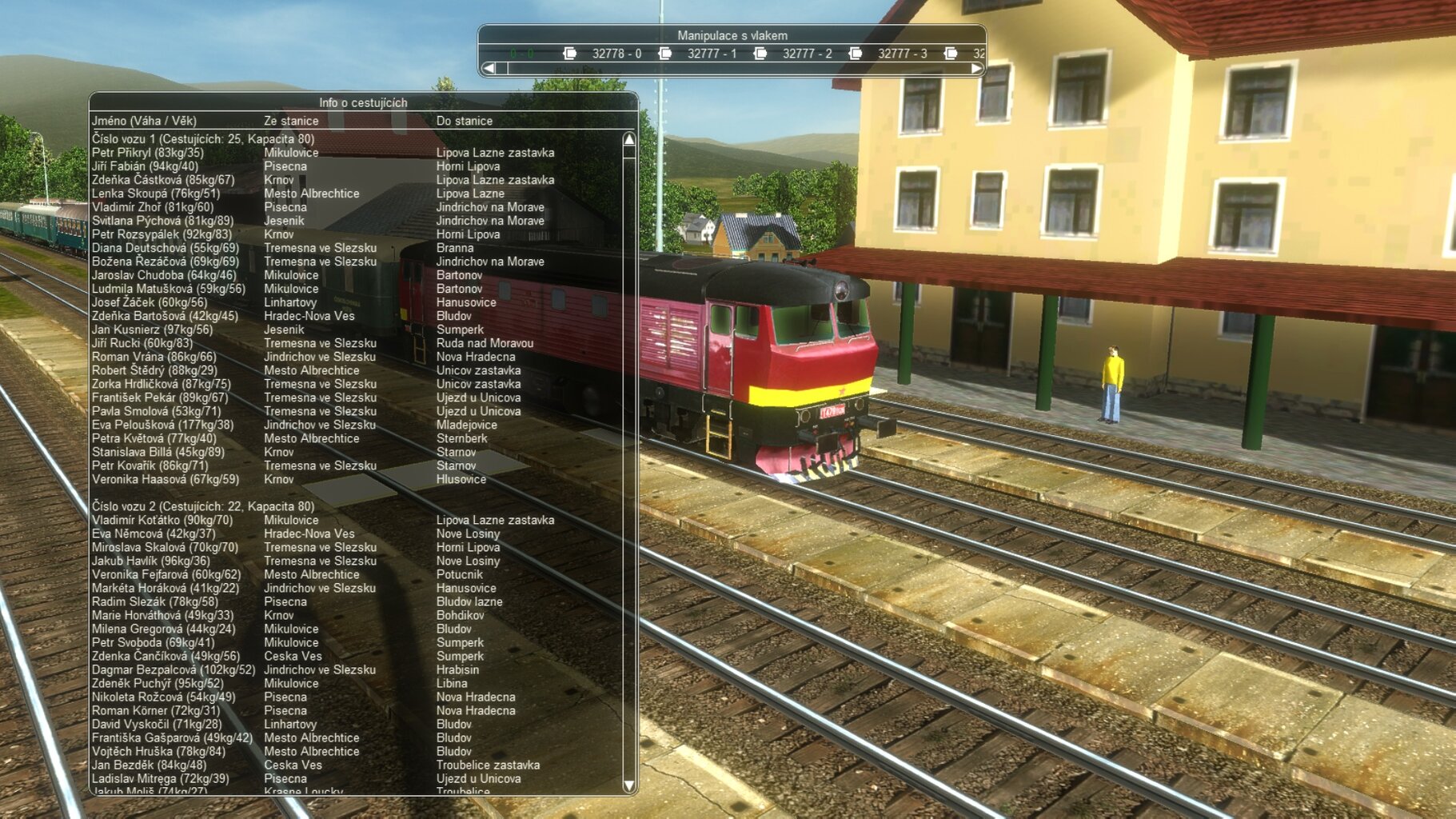Select wagon 32778 - 0 in the train bar
Image resolution: width=1456 pixels, height=819 pixels.
coord(616,54)
